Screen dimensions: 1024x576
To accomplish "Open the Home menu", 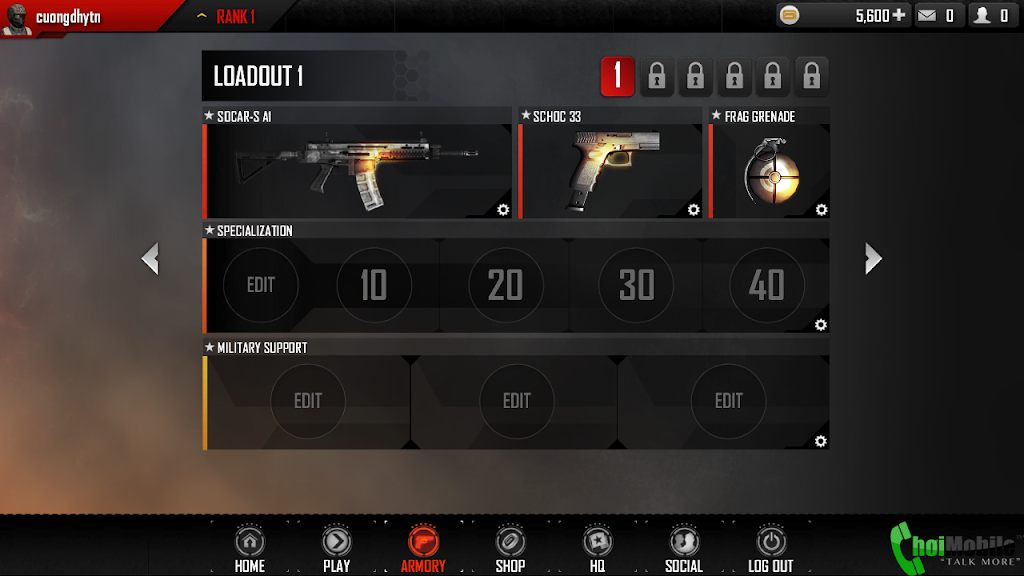I will [x=249, y=548].
